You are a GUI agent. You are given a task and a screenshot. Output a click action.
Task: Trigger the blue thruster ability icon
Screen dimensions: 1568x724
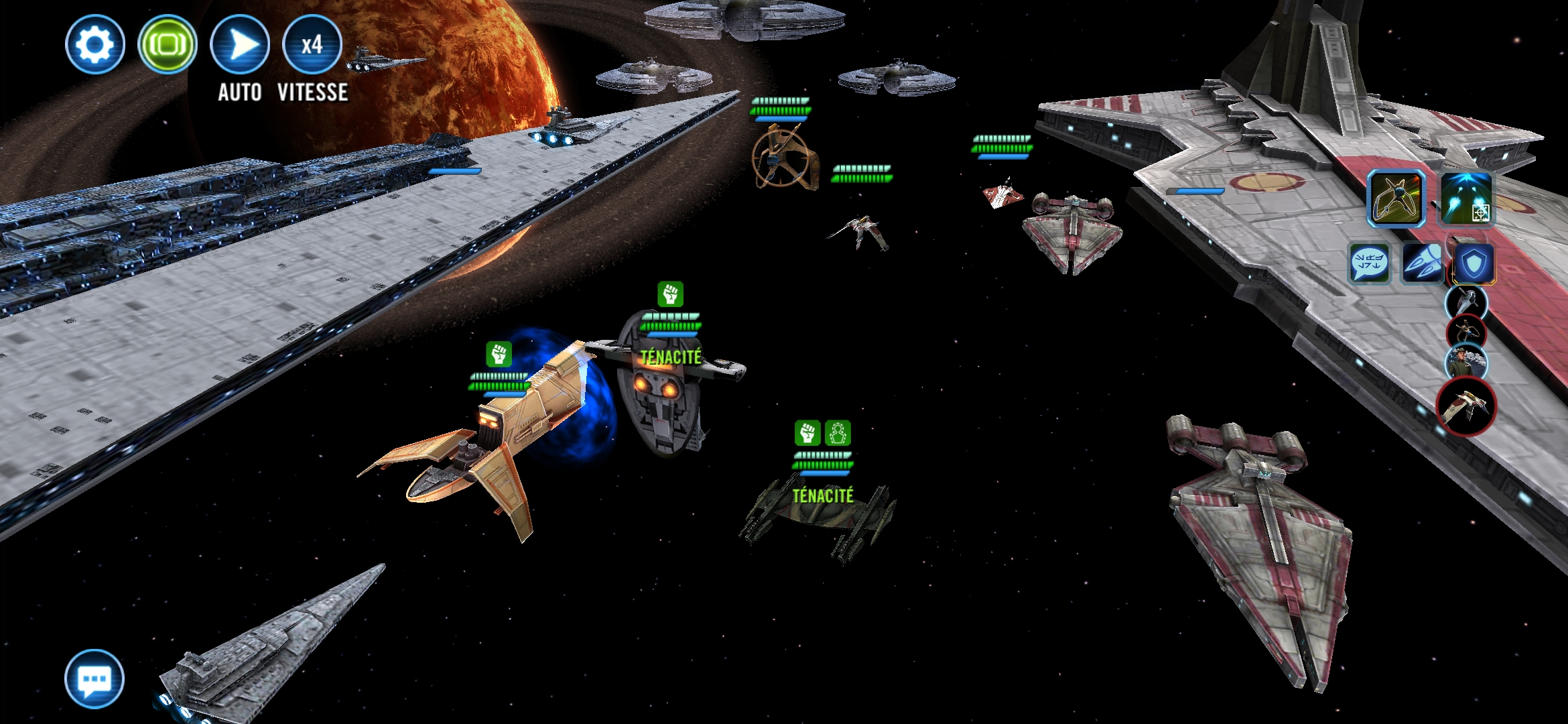point(1422,263)
